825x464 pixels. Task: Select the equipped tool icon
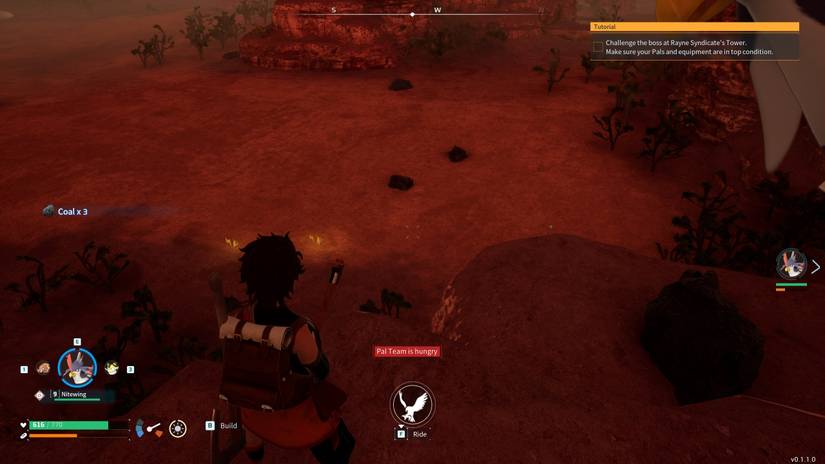[x=154, y=428]
